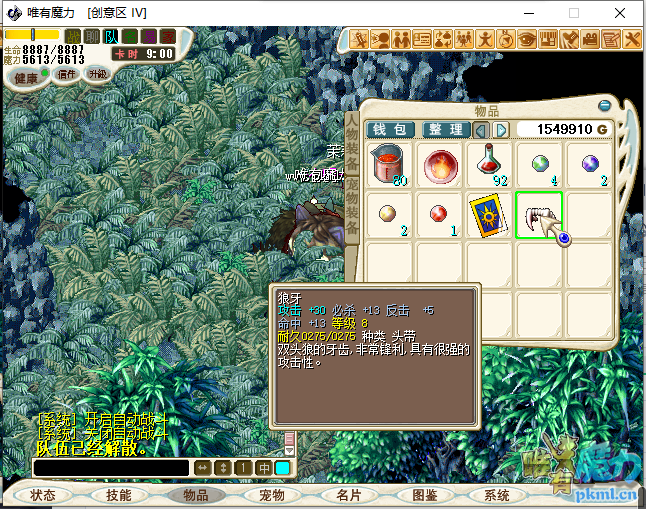Choose the fire bowl item slot

click(x=439, y=164)
